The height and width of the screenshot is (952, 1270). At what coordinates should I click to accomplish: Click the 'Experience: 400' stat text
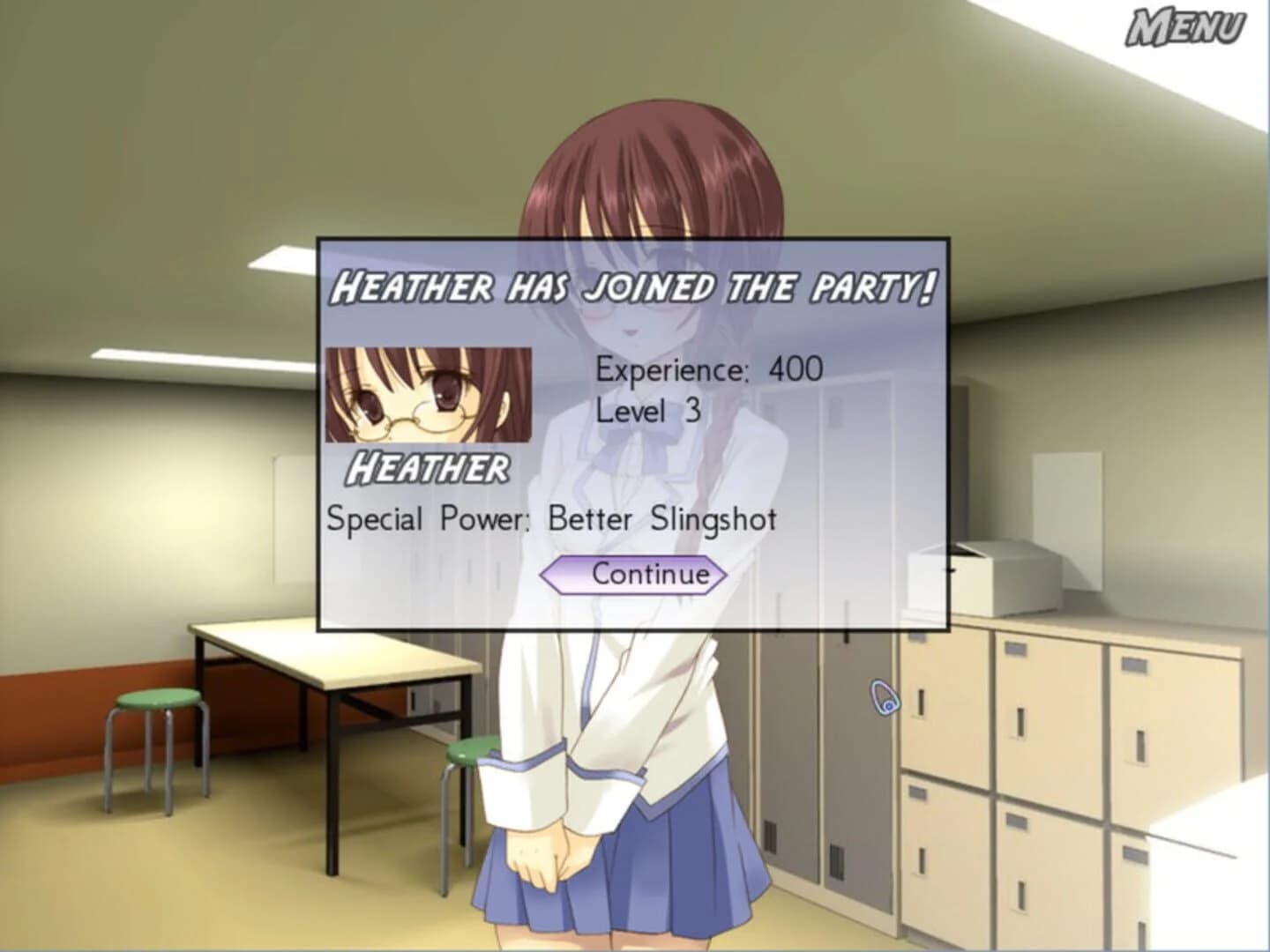pos(711,369)
